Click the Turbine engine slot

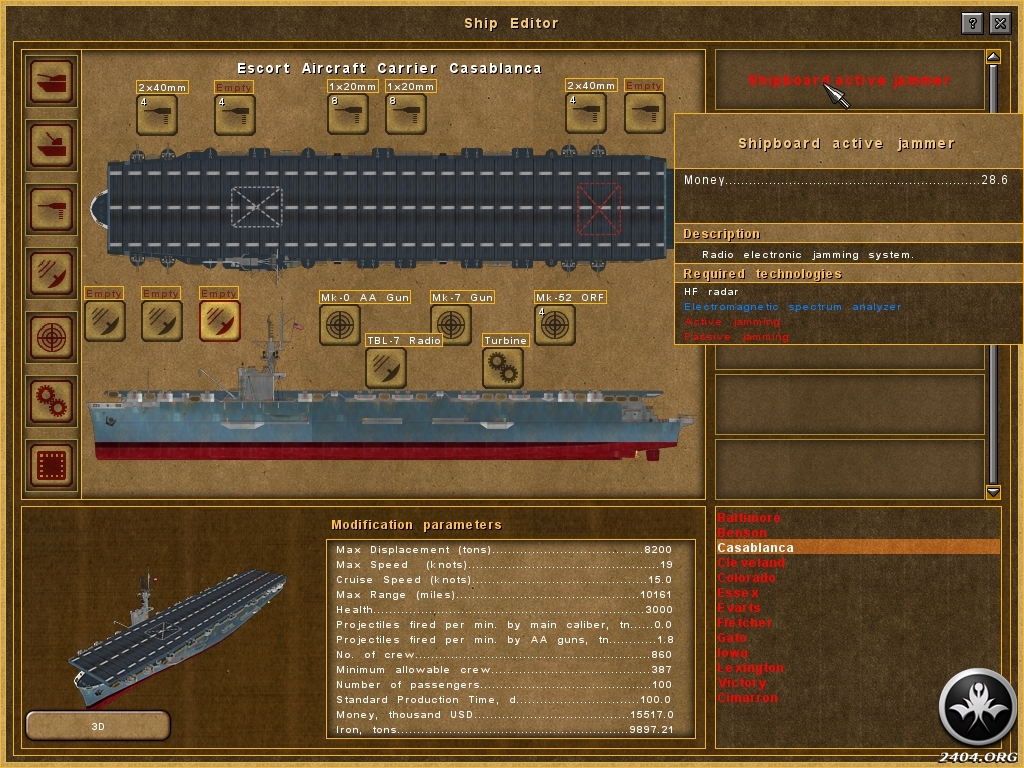pyautogui.click(x=502, y=368)
